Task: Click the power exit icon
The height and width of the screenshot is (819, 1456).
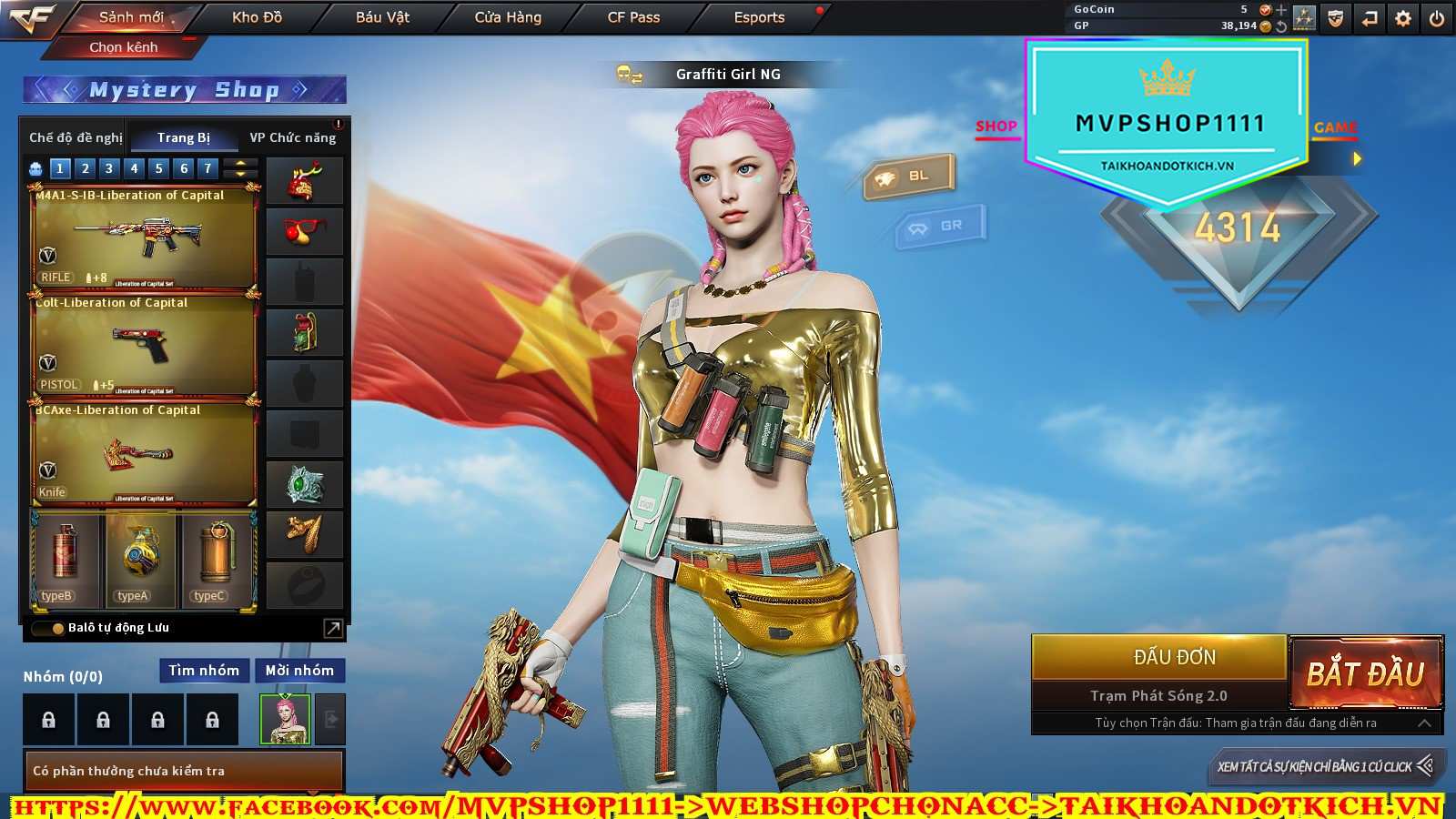Action: [1437, 18]
